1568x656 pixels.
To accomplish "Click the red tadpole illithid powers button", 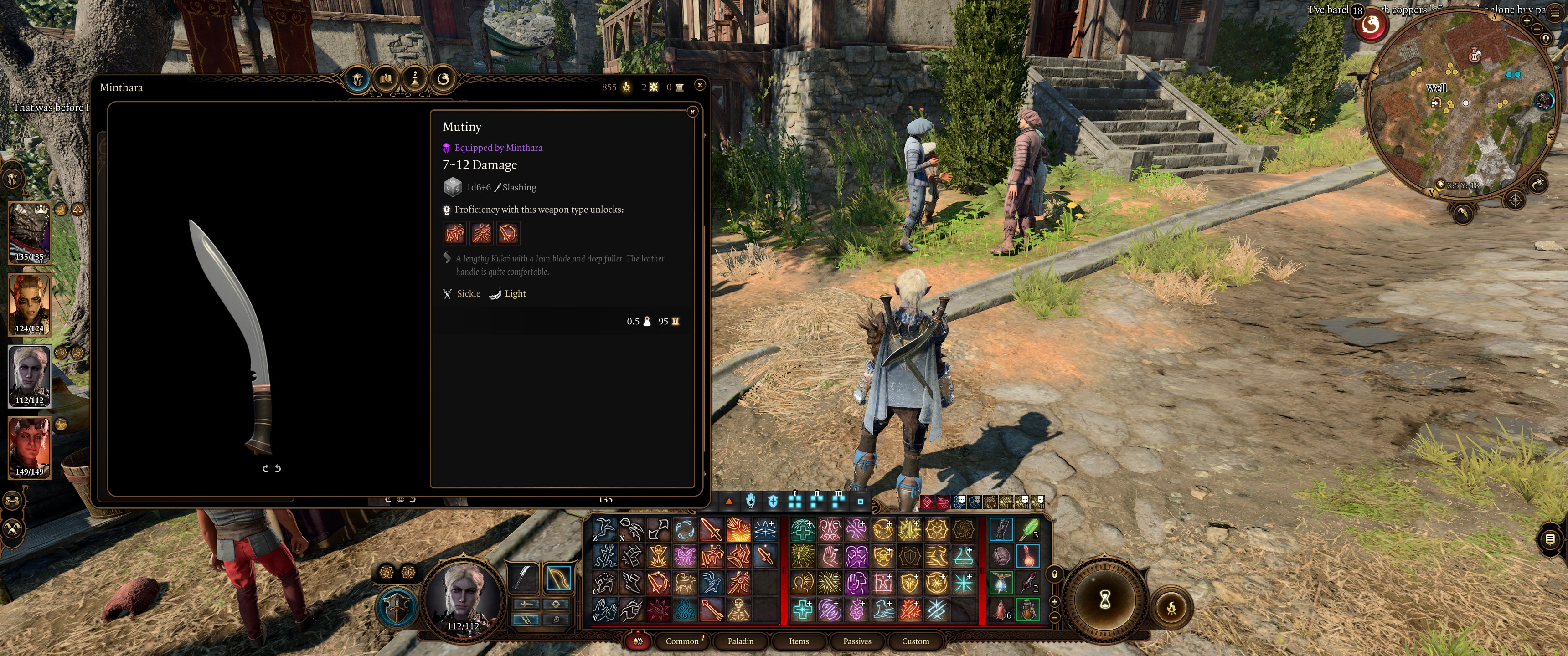I will [x=1371, y=25].
